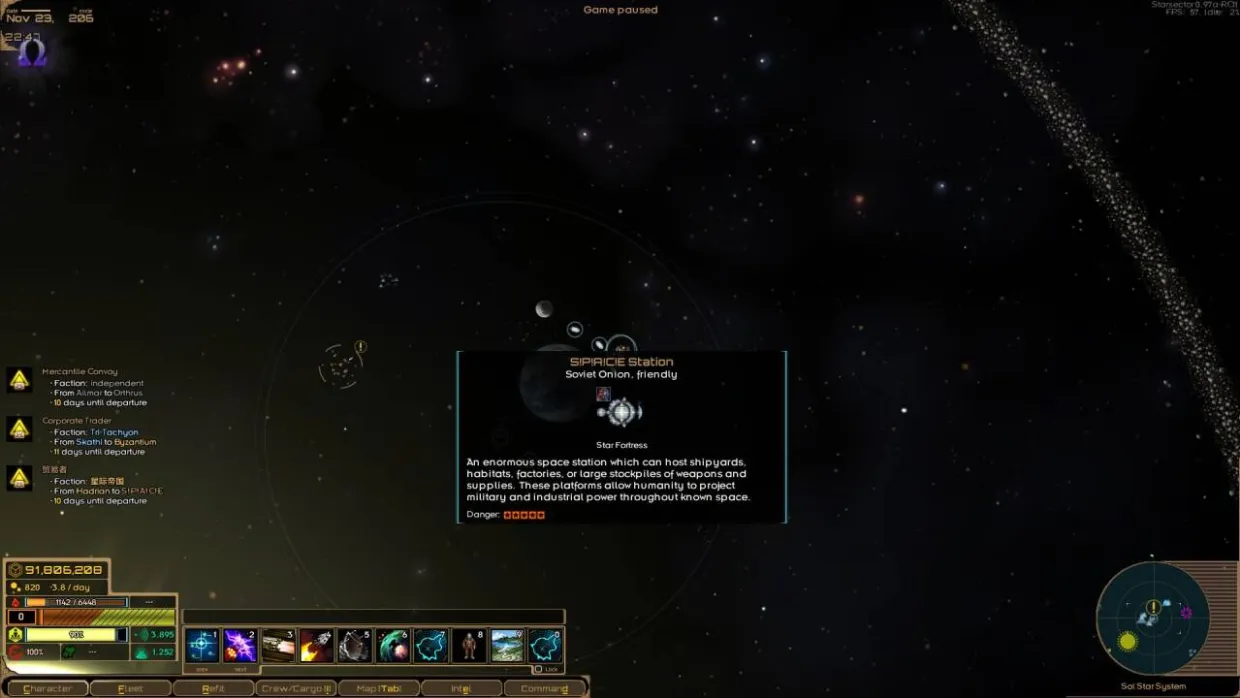
Task: Activate the ability in slot 3
Action: (279, 646)
